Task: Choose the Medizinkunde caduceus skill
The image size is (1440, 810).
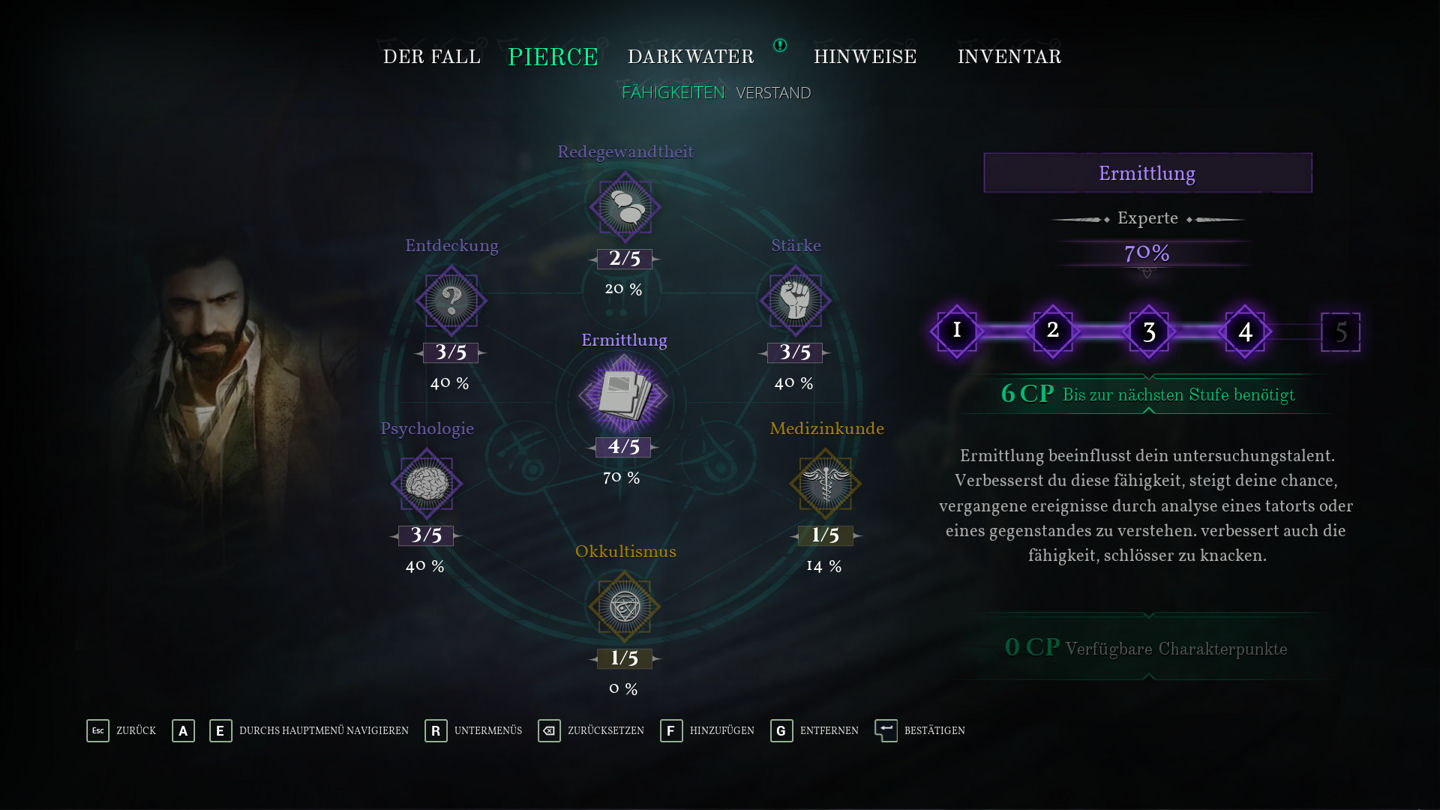Action: [x=825, y=484]
